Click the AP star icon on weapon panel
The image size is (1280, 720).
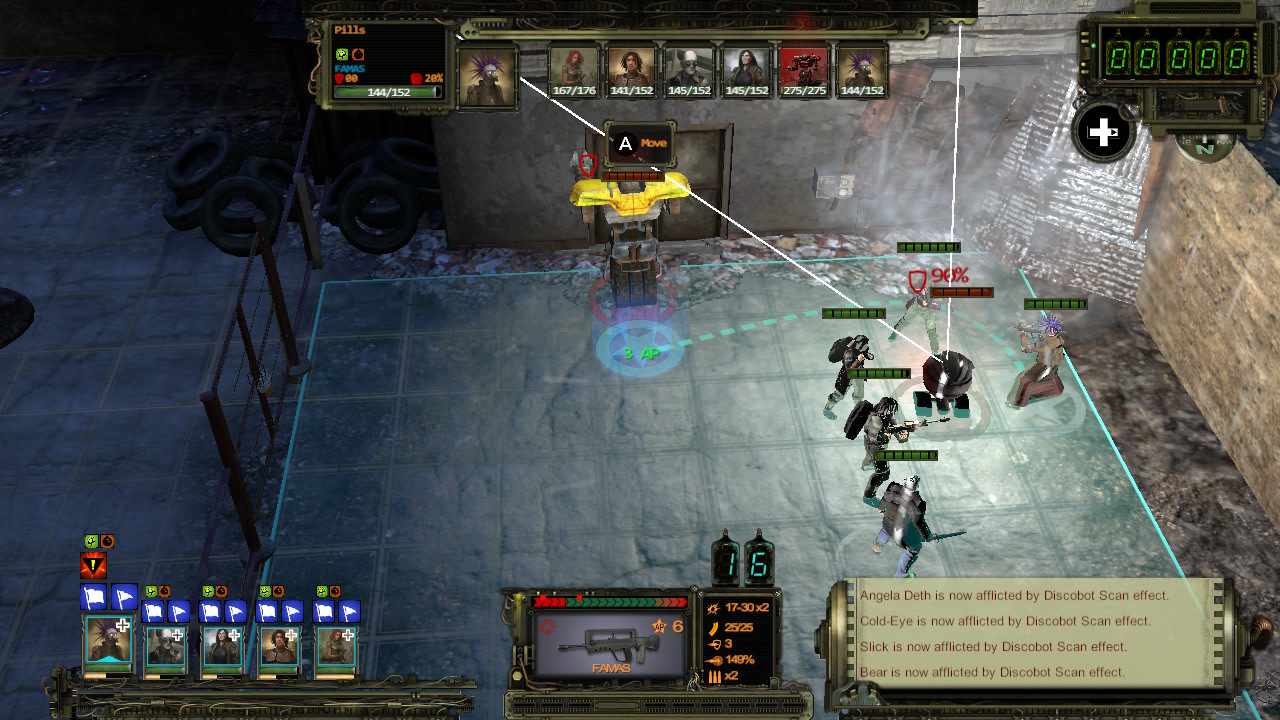pos(659,626)
